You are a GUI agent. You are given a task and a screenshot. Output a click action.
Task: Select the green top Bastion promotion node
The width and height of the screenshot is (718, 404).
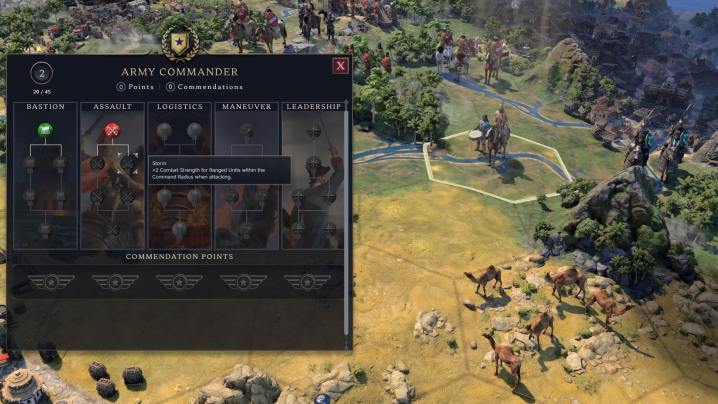coord(44,130)
